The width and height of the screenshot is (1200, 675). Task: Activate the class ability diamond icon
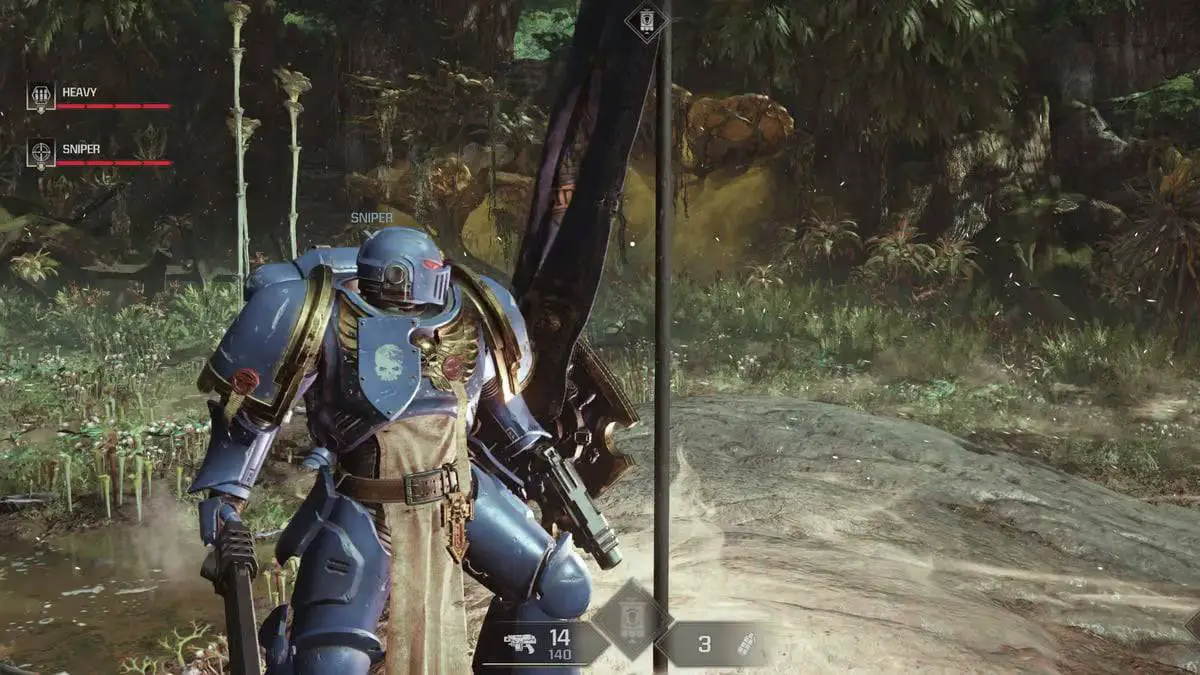[629, 620]
